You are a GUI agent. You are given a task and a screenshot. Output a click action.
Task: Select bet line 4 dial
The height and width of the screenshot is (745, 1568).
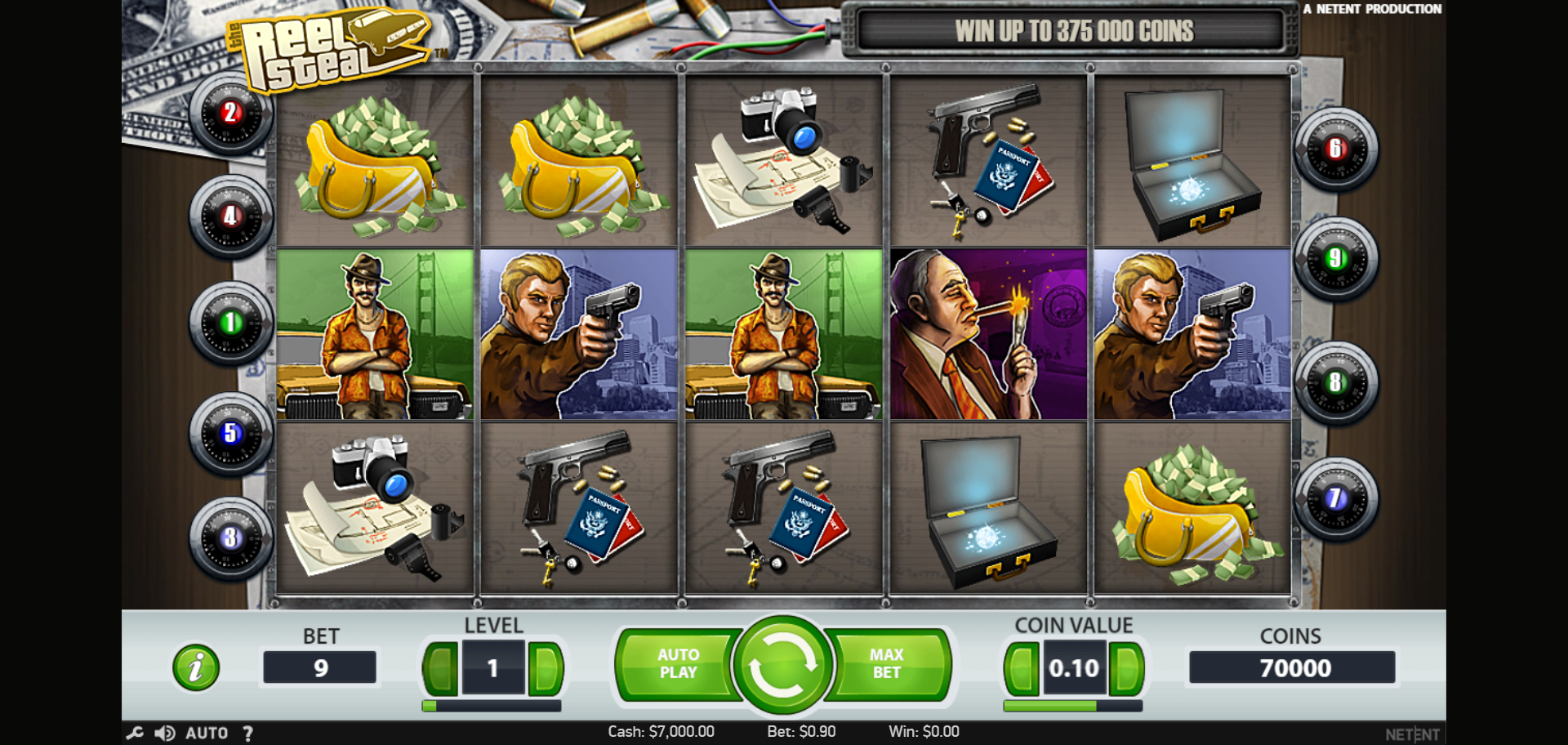[x=231, y=216]
